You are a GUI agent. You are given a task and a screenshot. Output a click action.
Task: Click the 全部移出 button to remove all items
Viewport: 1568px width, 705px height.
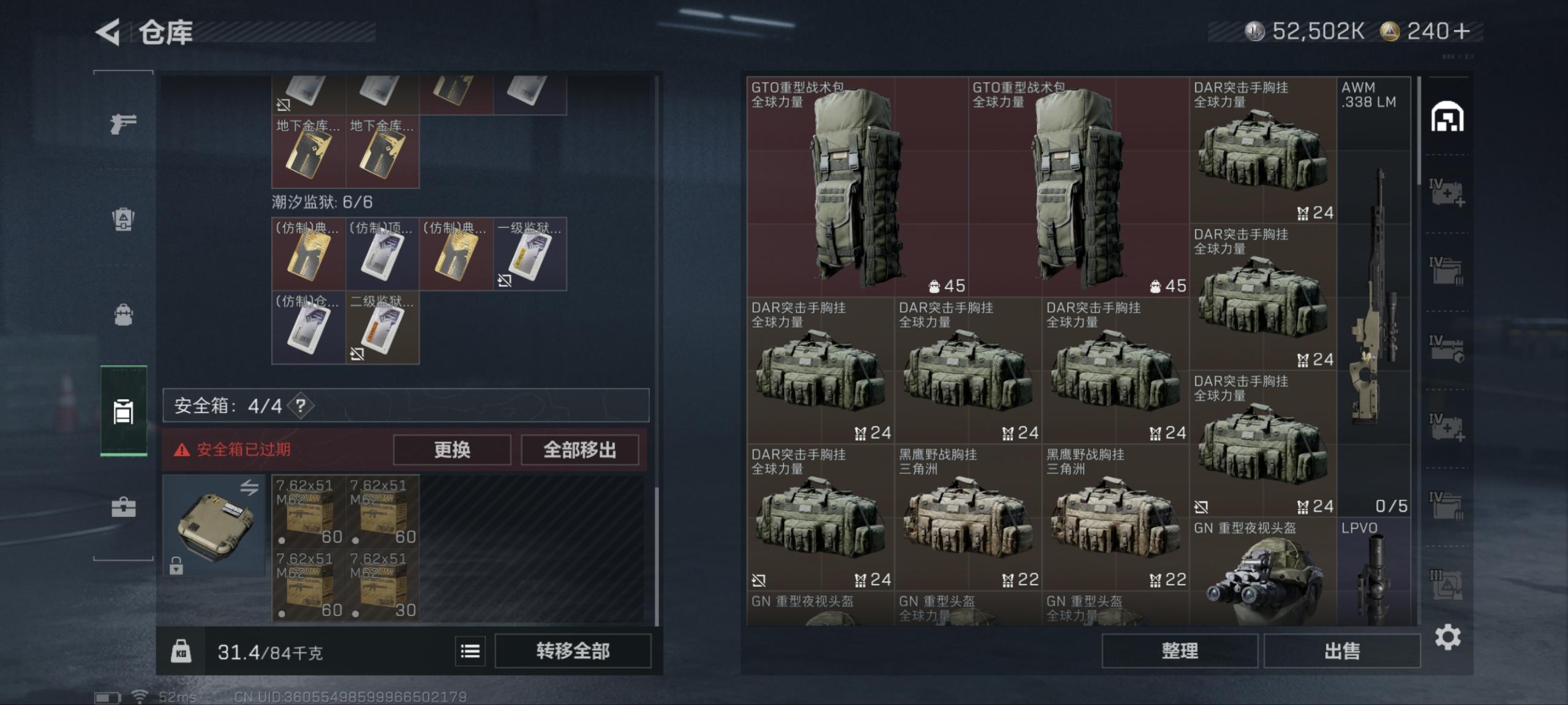click(x=579, y=450)
